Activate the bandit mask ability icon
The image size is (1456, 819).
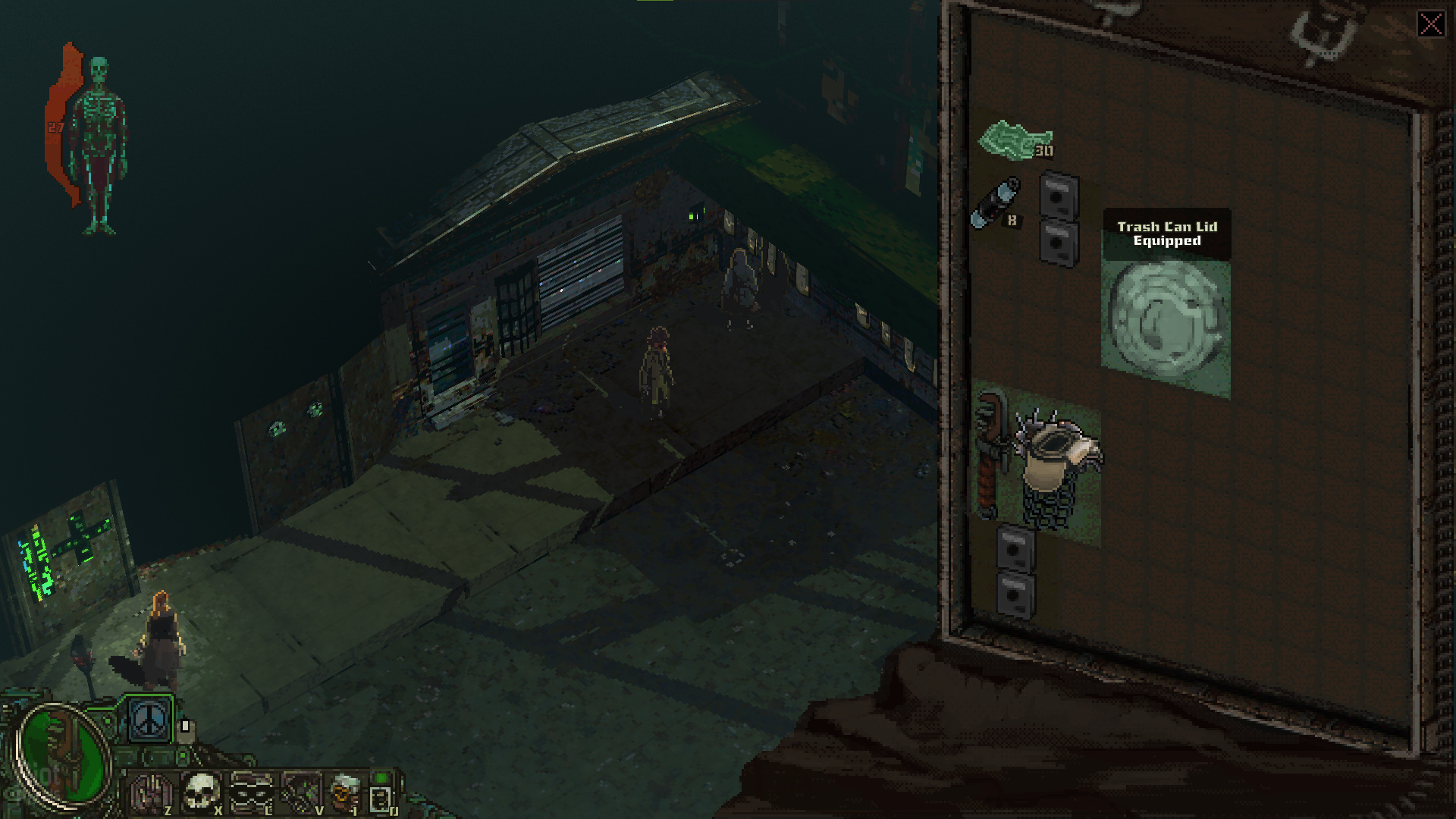click(x=252, y=792)
